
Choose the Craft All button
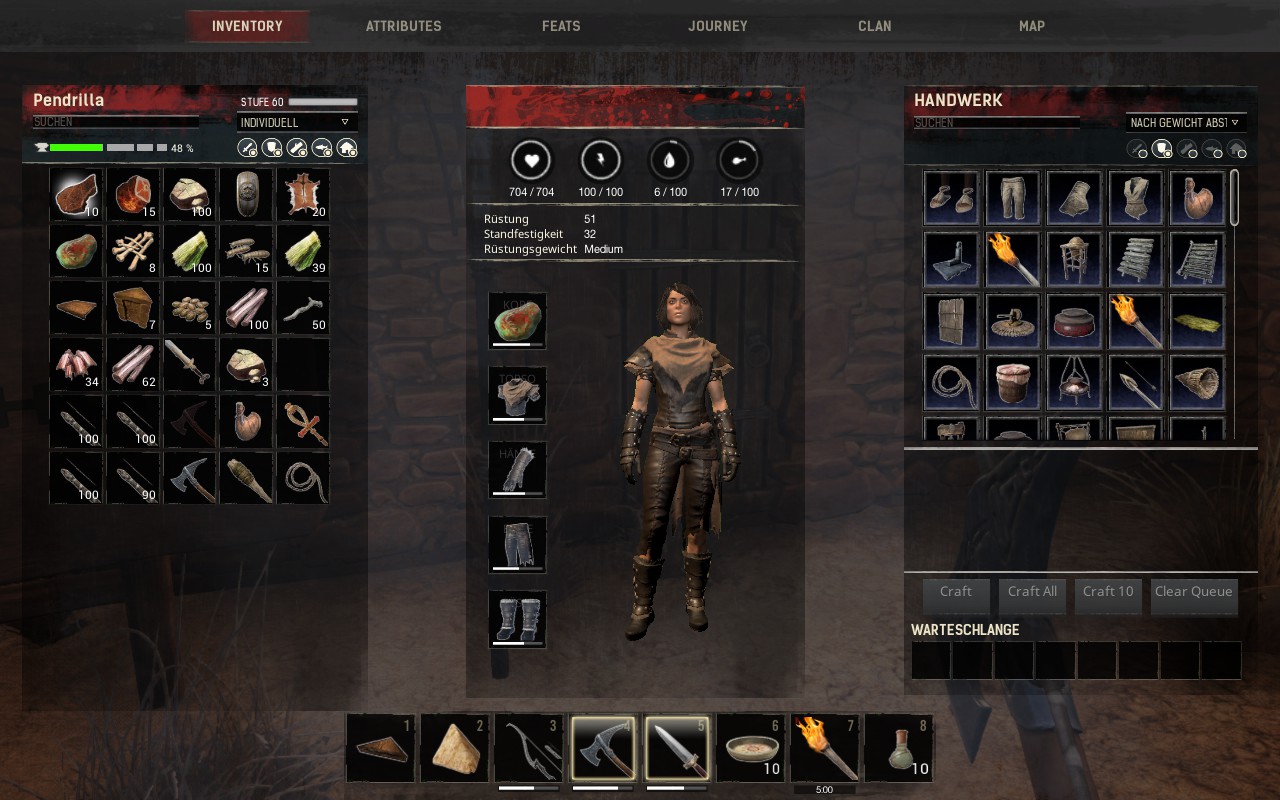coord(1032,592)
